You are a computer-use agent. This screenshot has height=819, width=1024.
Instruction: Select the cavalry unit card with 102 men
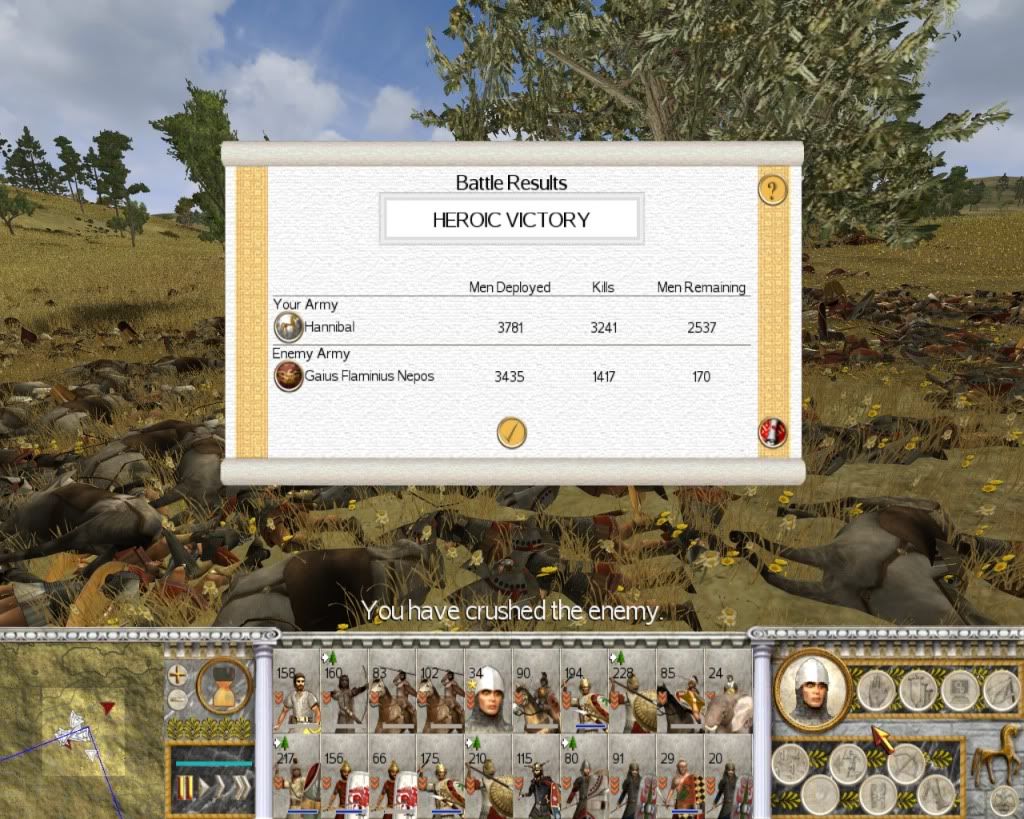(x=440, y=692)
